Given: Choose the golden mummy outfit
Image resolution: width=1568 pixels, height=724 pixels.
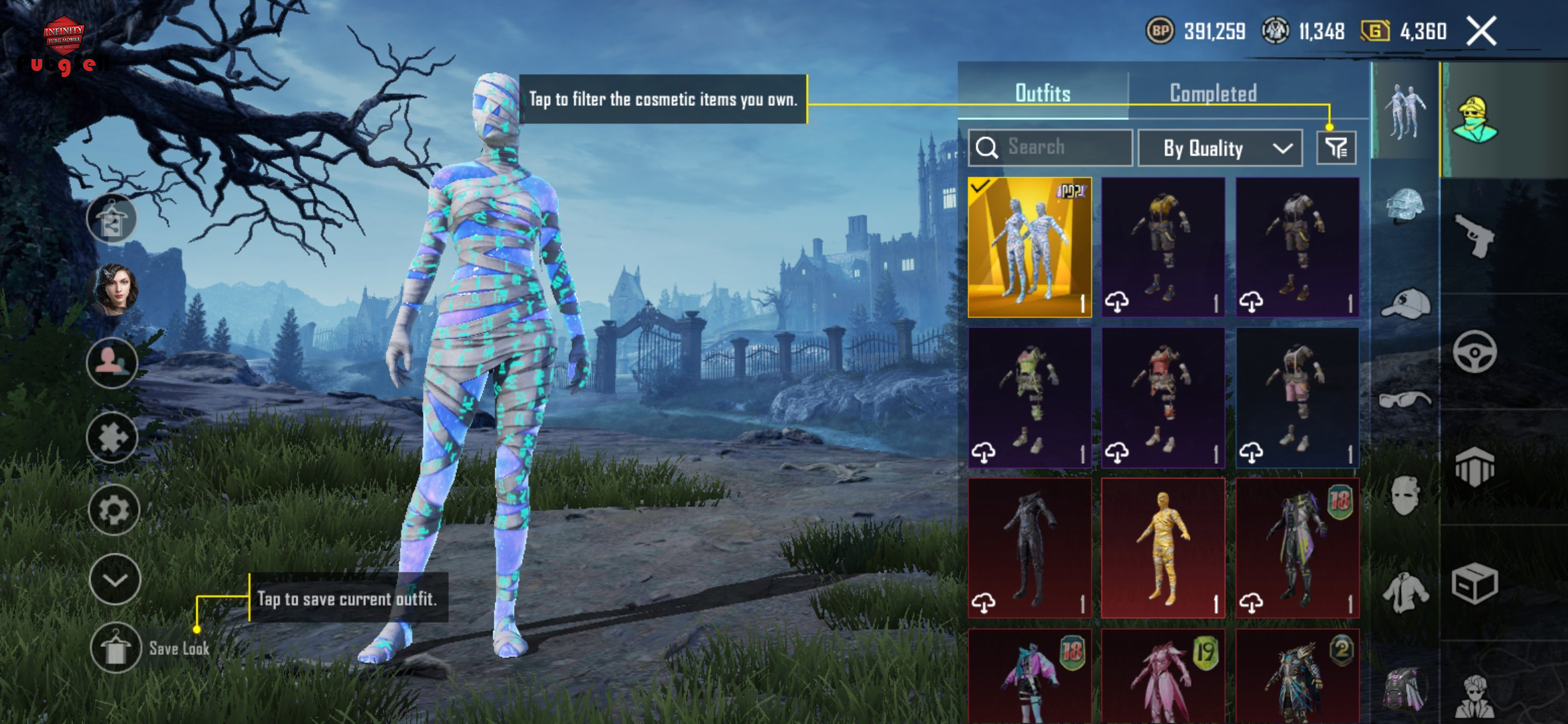Looking at the screenshot, I should [x=1163, y=548].
